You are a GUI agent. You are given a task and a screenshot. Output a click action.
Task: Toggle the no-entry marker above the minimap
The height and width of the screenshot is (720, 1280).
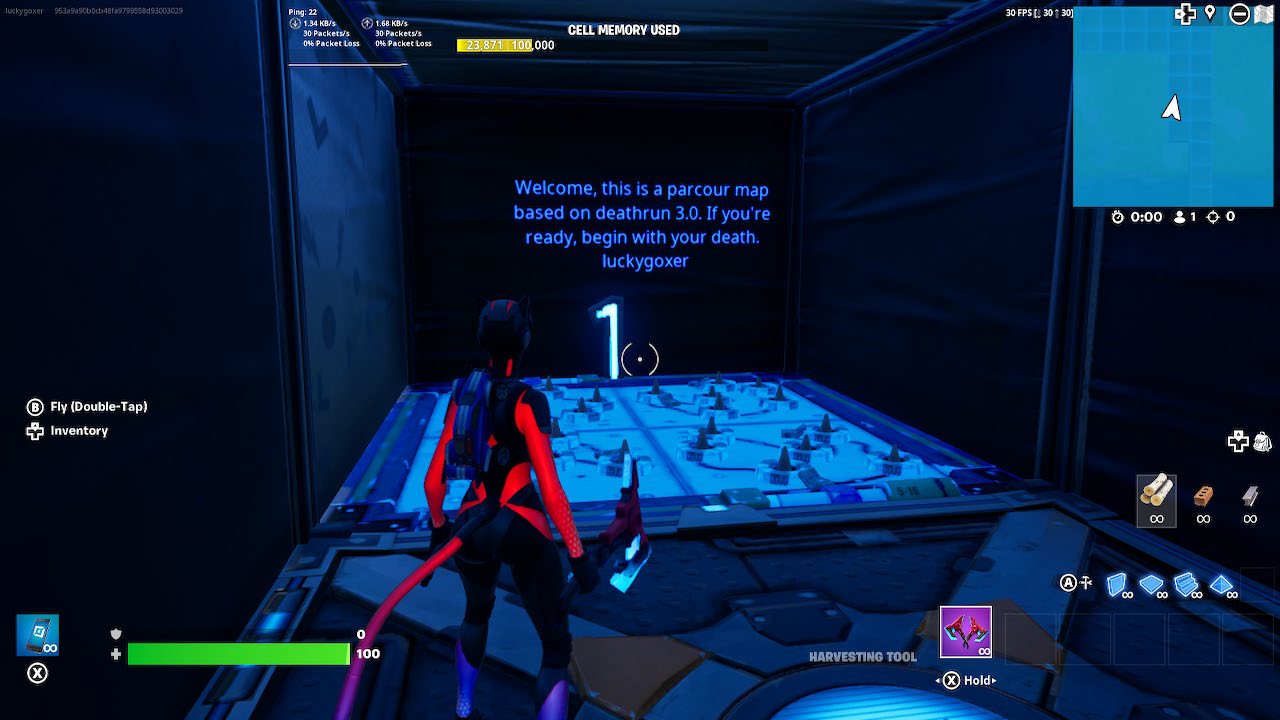coord(1239,14)
